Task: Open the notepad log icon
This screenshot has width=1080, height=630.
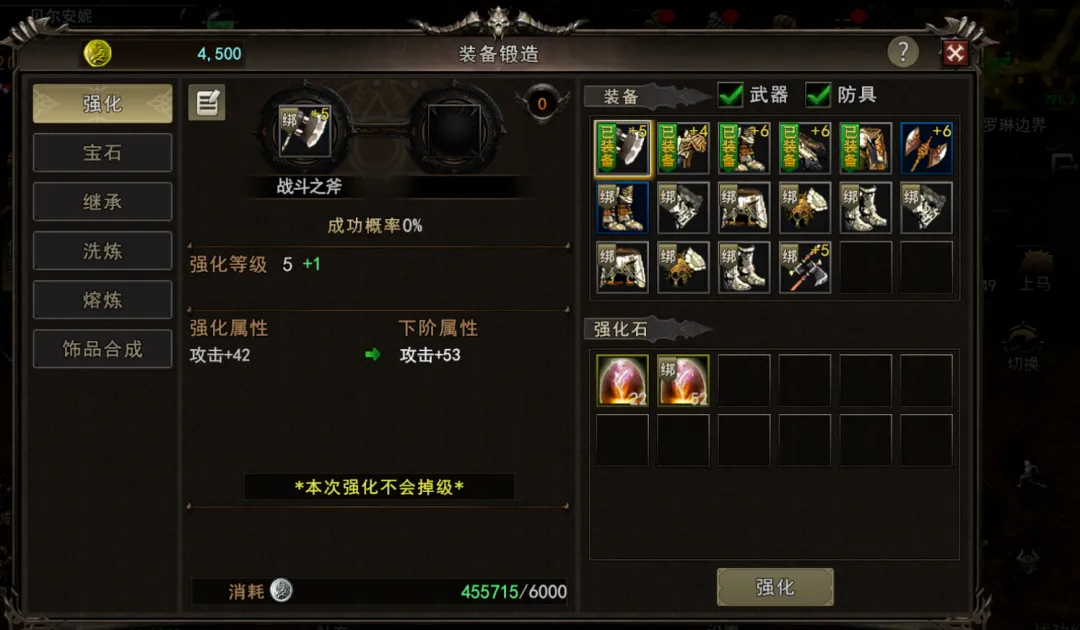Action: pos(207,102)
